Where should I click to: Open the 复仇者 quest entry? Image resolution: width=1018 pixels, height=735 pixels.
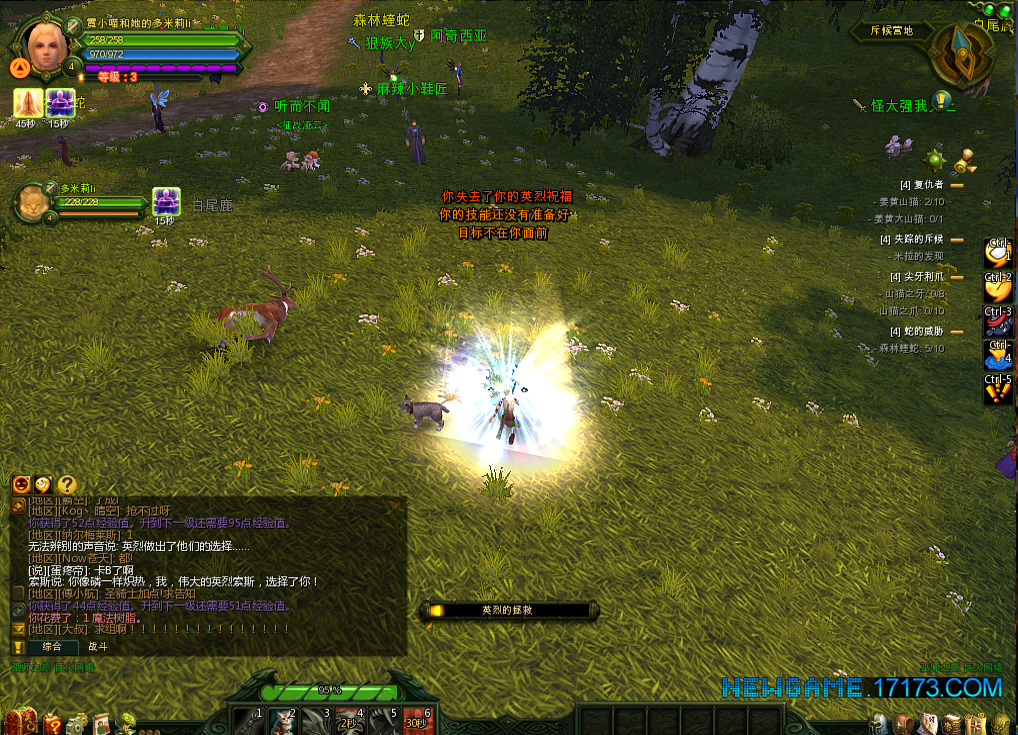coord(921,185)
